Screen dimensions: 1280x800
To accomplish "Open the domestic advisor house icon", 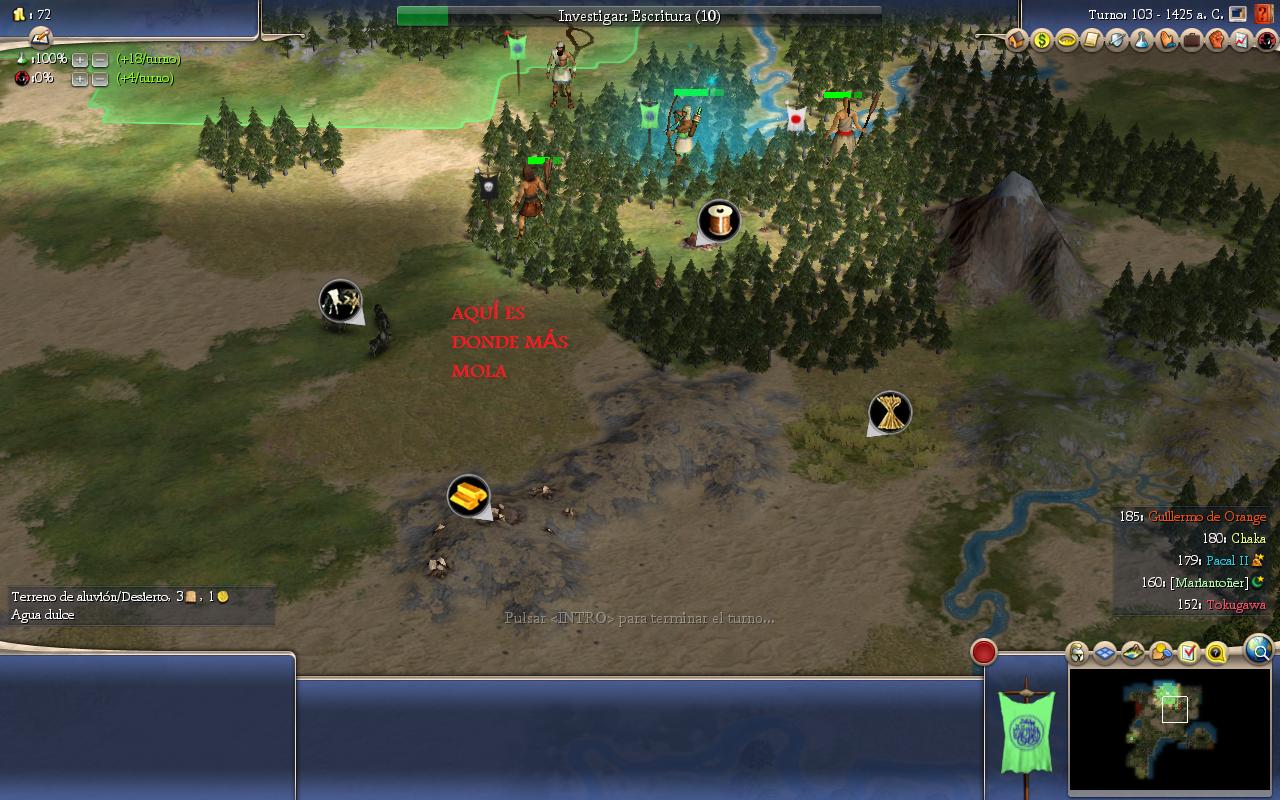I will pos(1017,41).
